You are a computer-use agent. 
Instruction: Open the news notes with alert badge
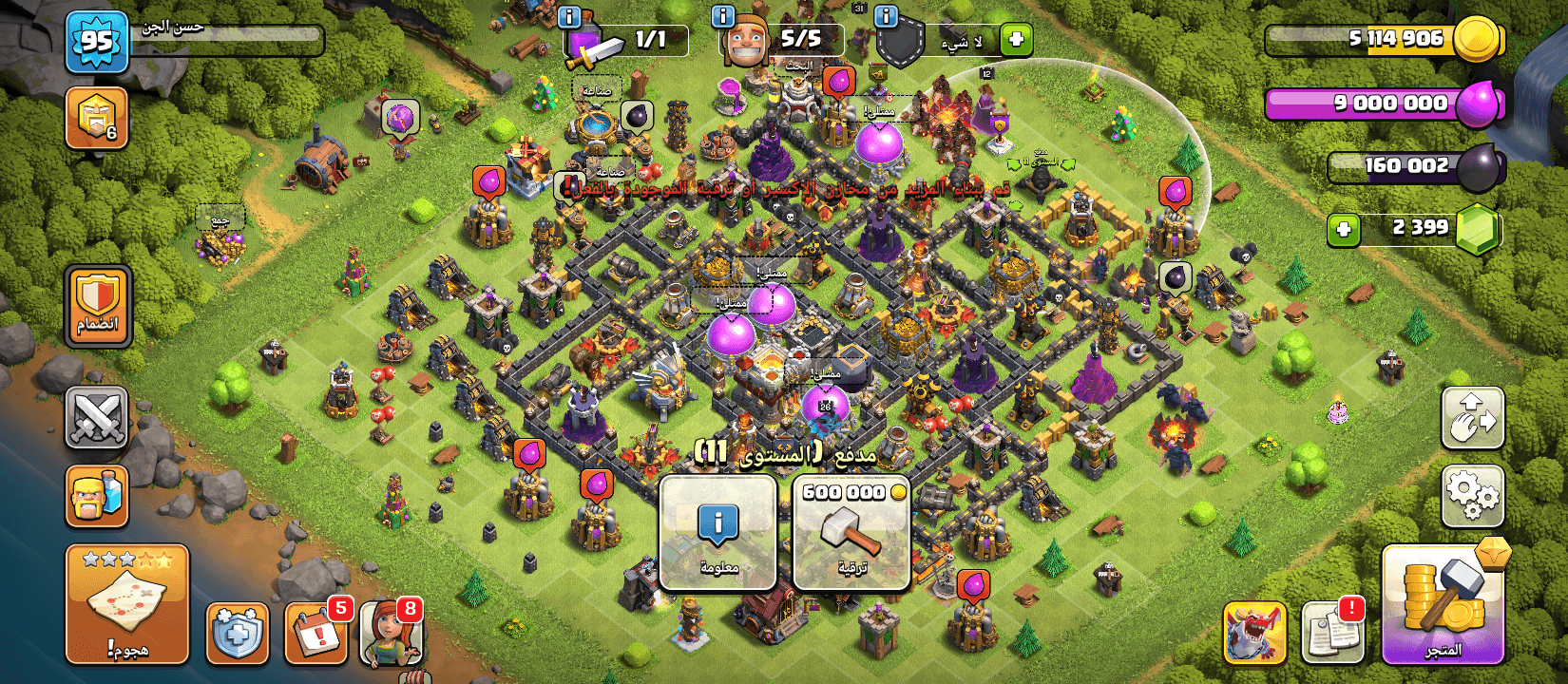pos(1332,633)
